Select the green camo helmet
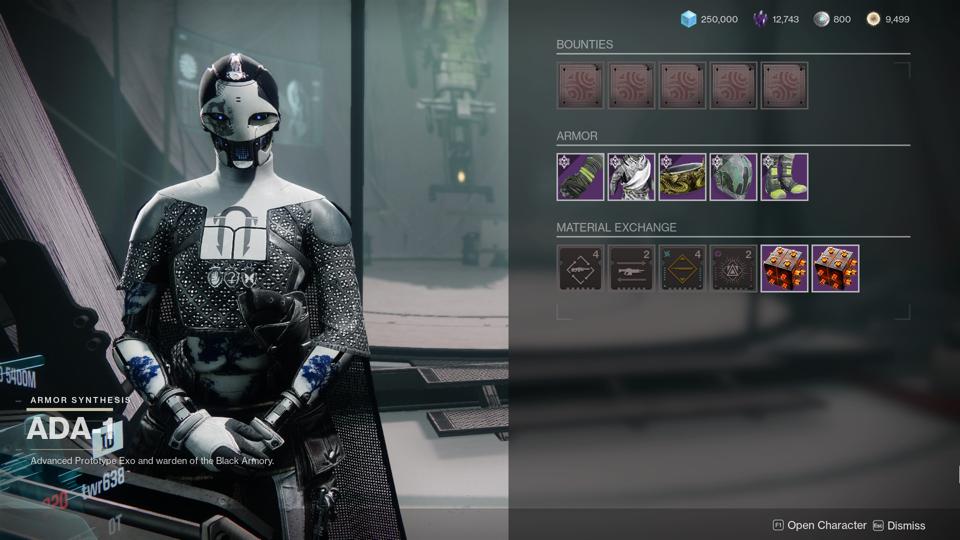Viewport: 960px width, 540px height. click(733, 177)
